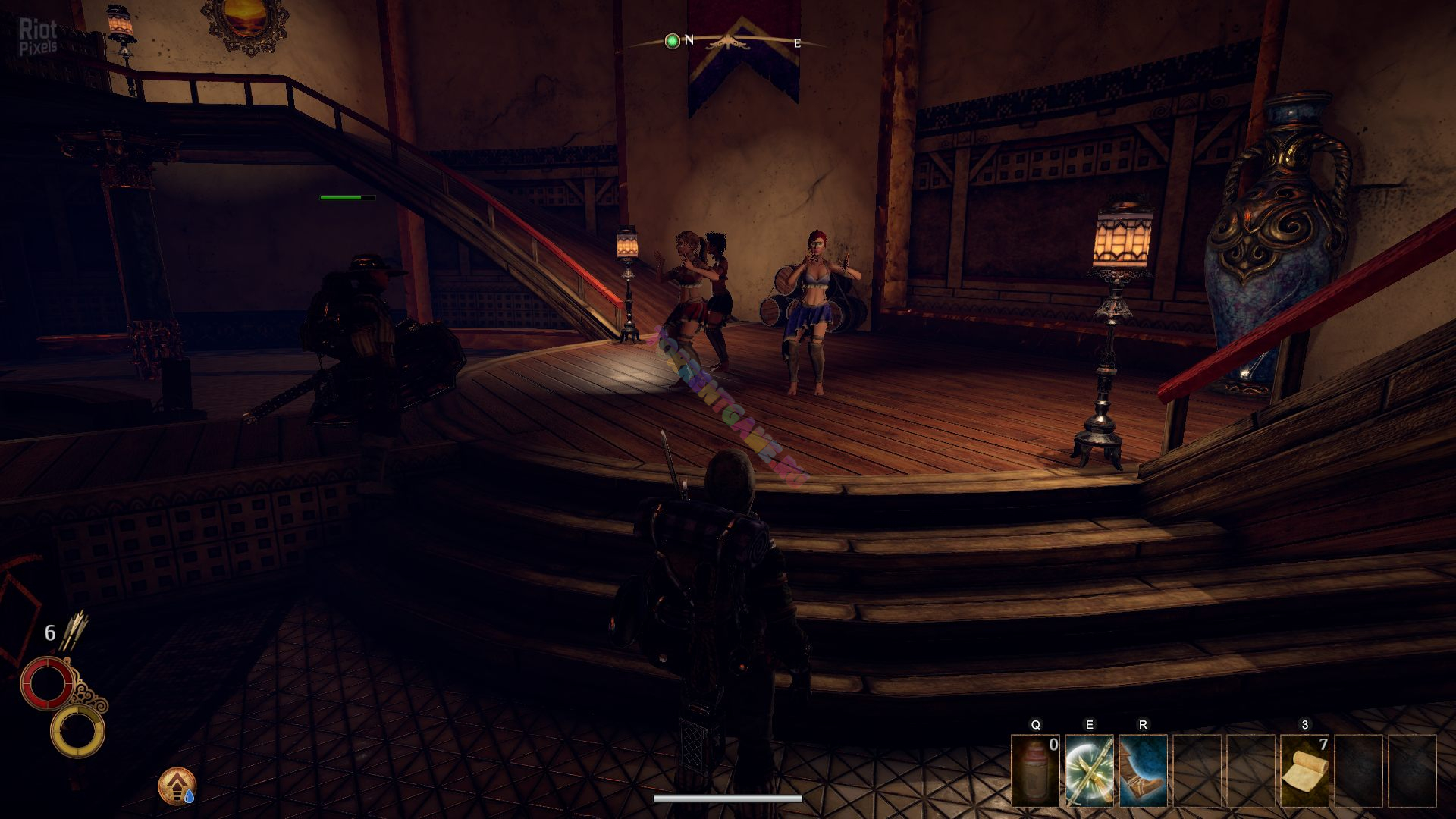Image resolution: width=1456 pixels, height=819 pixels.
Task: Activate the crossed arrows burst skill
Action: (x=1089, y=770)
